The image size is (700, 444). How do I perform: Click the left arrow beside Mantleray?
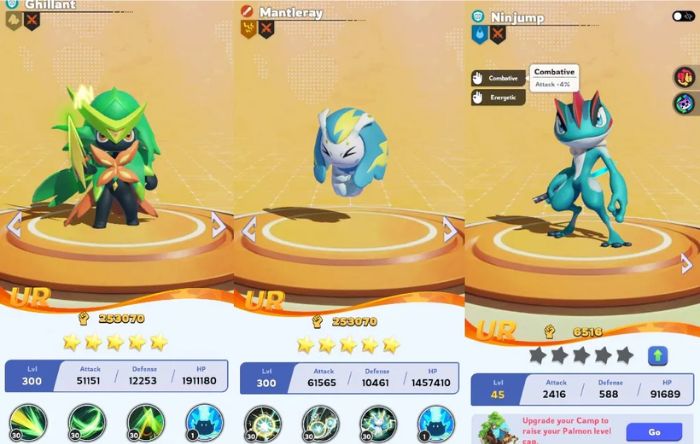[x=249, y=230]
